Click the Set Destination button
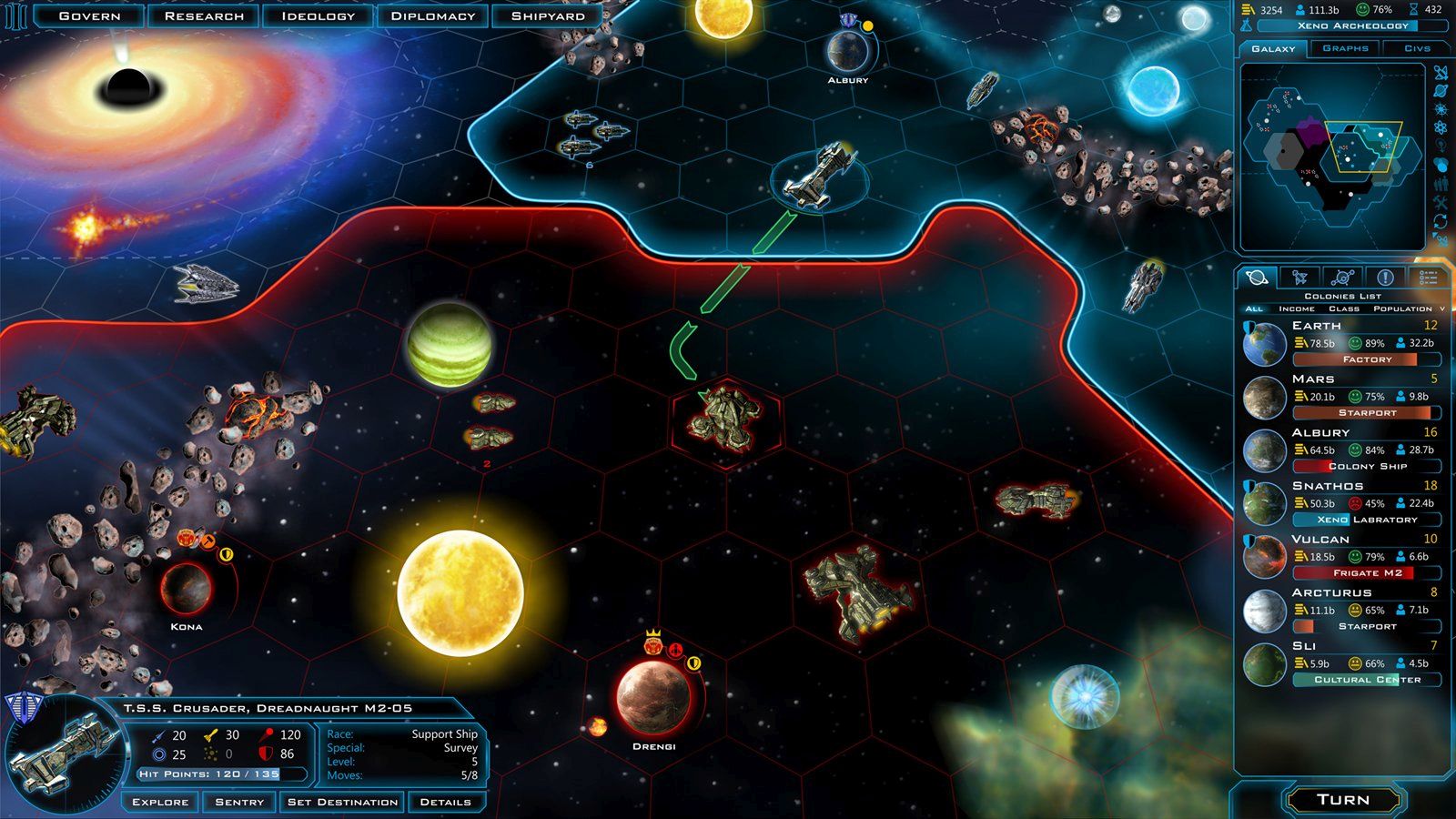The height and width of the screenshot is (819, 1456). tap(344, 801)
